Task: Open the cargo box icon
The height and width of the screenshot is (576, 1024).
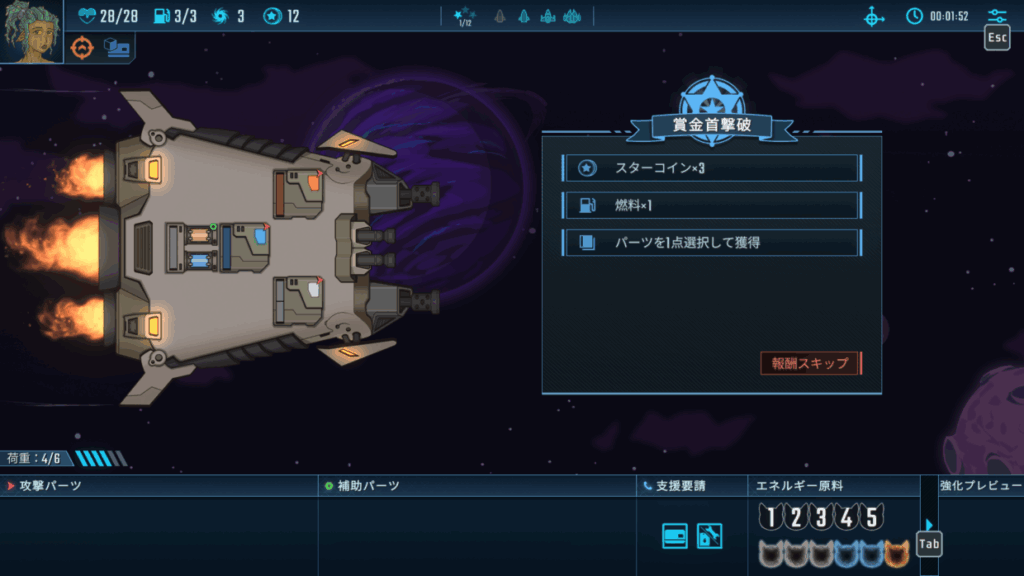Action: [x=117, y=47]
